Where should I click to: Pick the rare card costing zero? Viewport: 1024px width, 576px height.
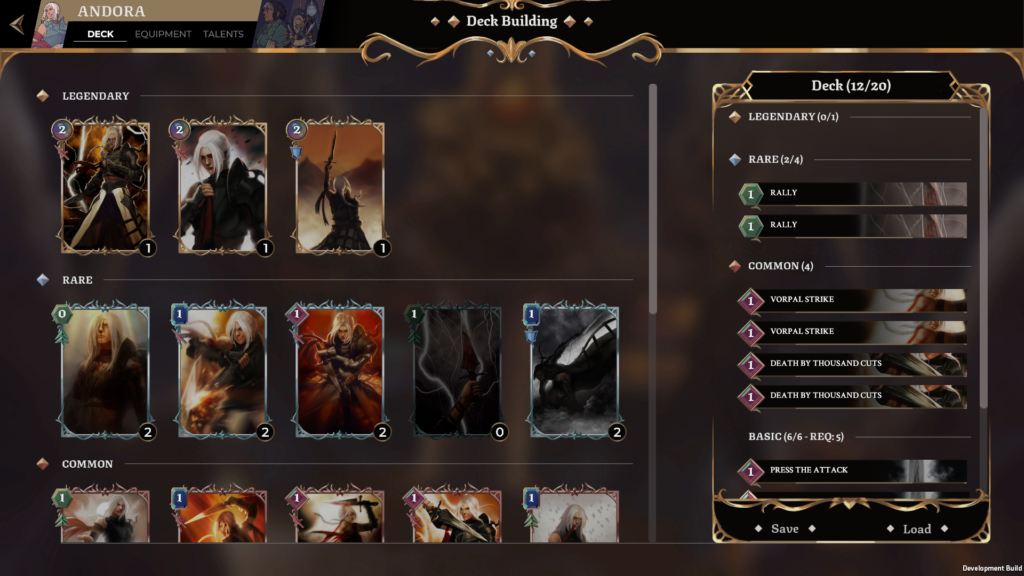(x=105, y=372)
